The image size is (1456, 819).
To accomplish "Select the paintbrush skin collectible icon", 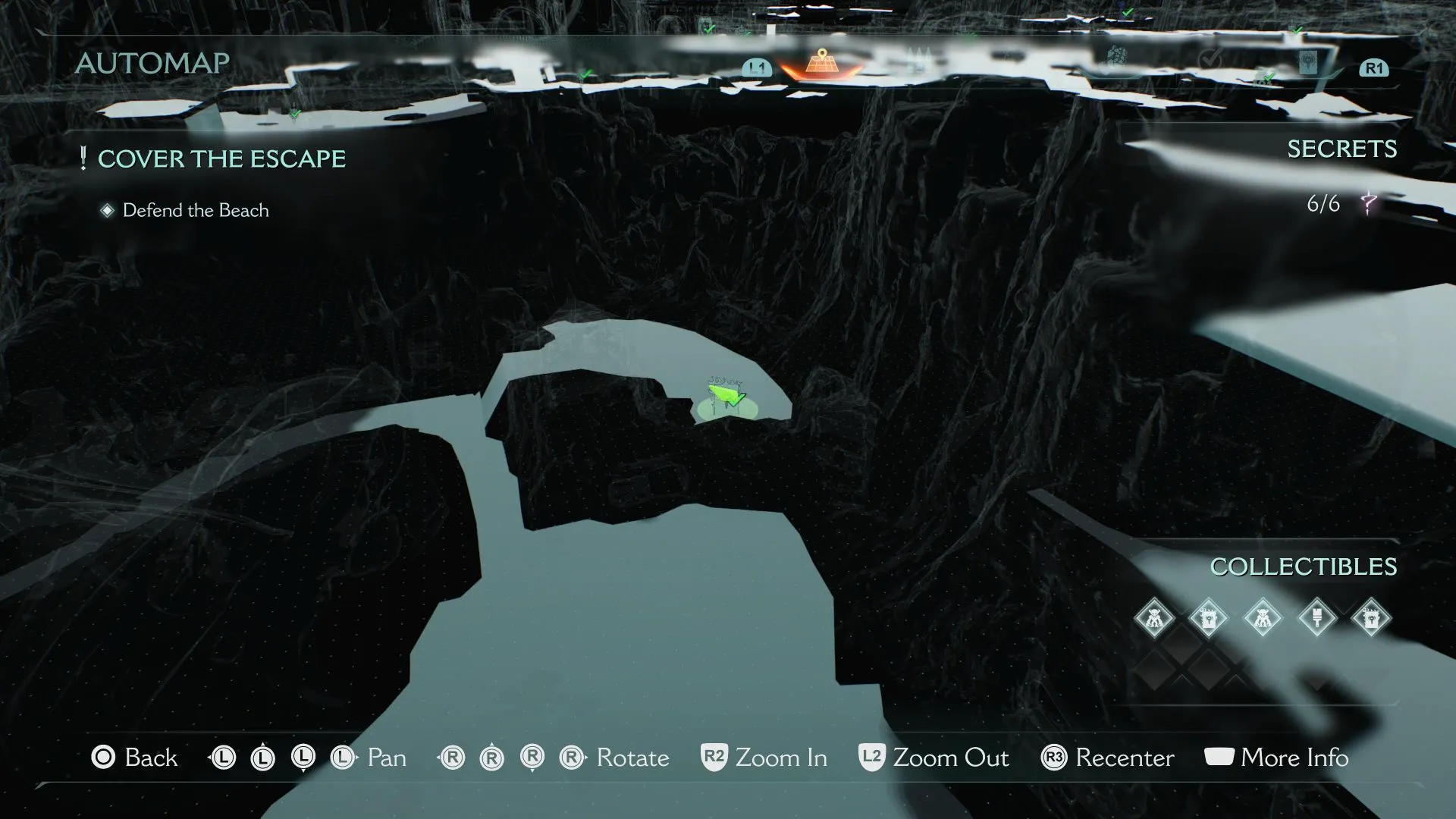I will pos(1317,618).
